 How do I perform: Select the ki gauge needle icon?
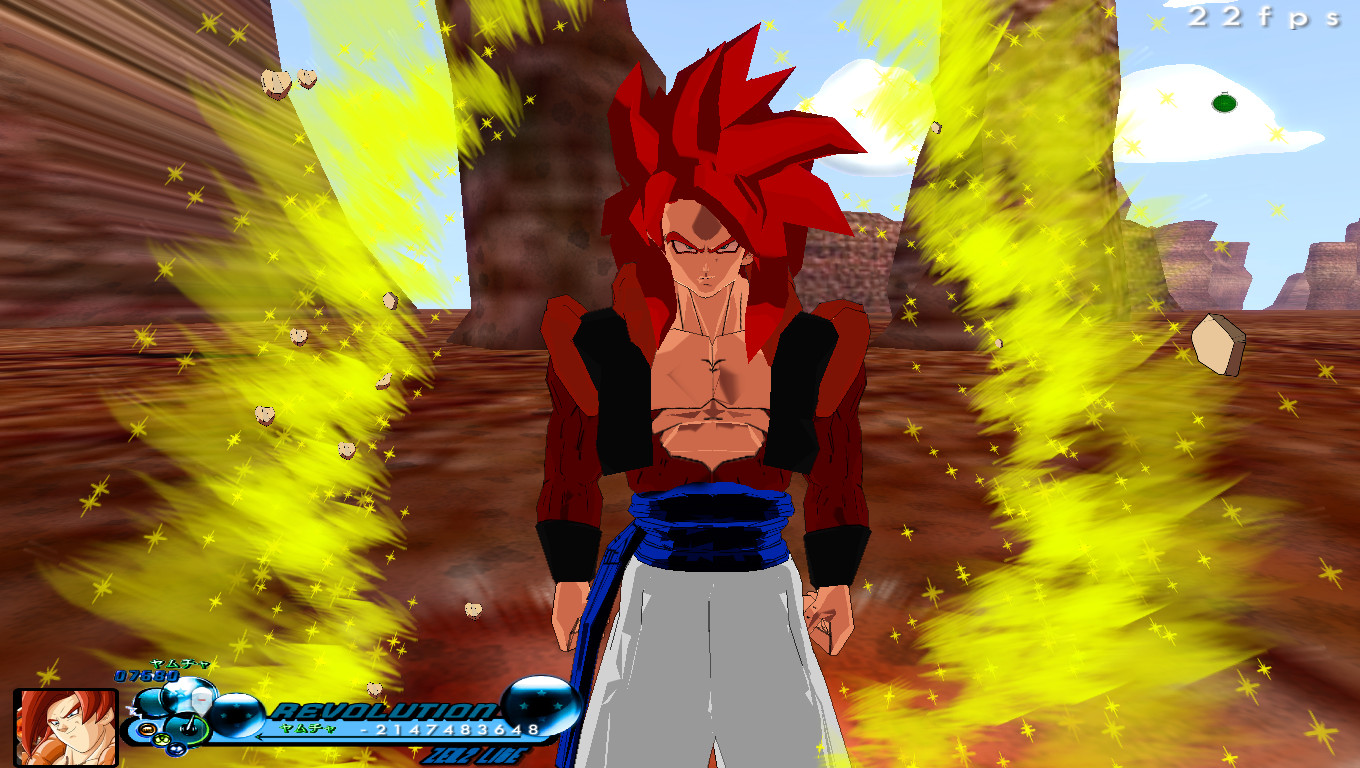click(x=190, y=723)
